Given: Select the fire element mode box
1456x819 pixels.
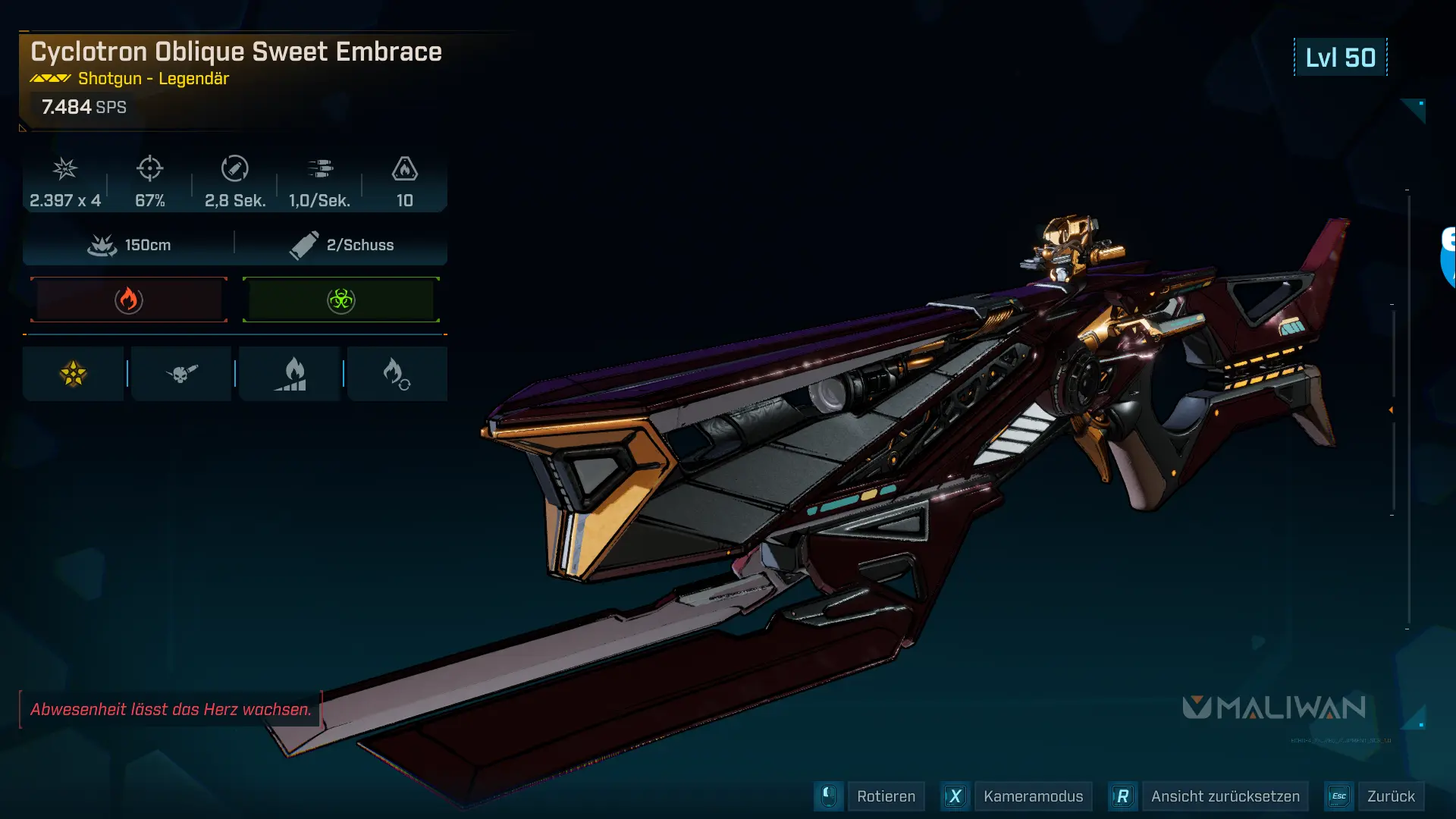Looking at the screenshot, I should (x=129, y=300).
